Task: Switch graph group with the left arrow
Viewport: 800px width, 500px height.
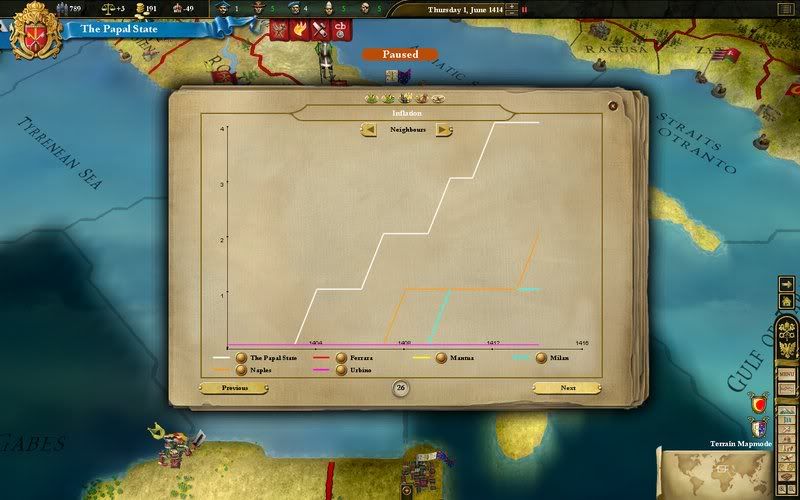Action: (x=370, y=129)
